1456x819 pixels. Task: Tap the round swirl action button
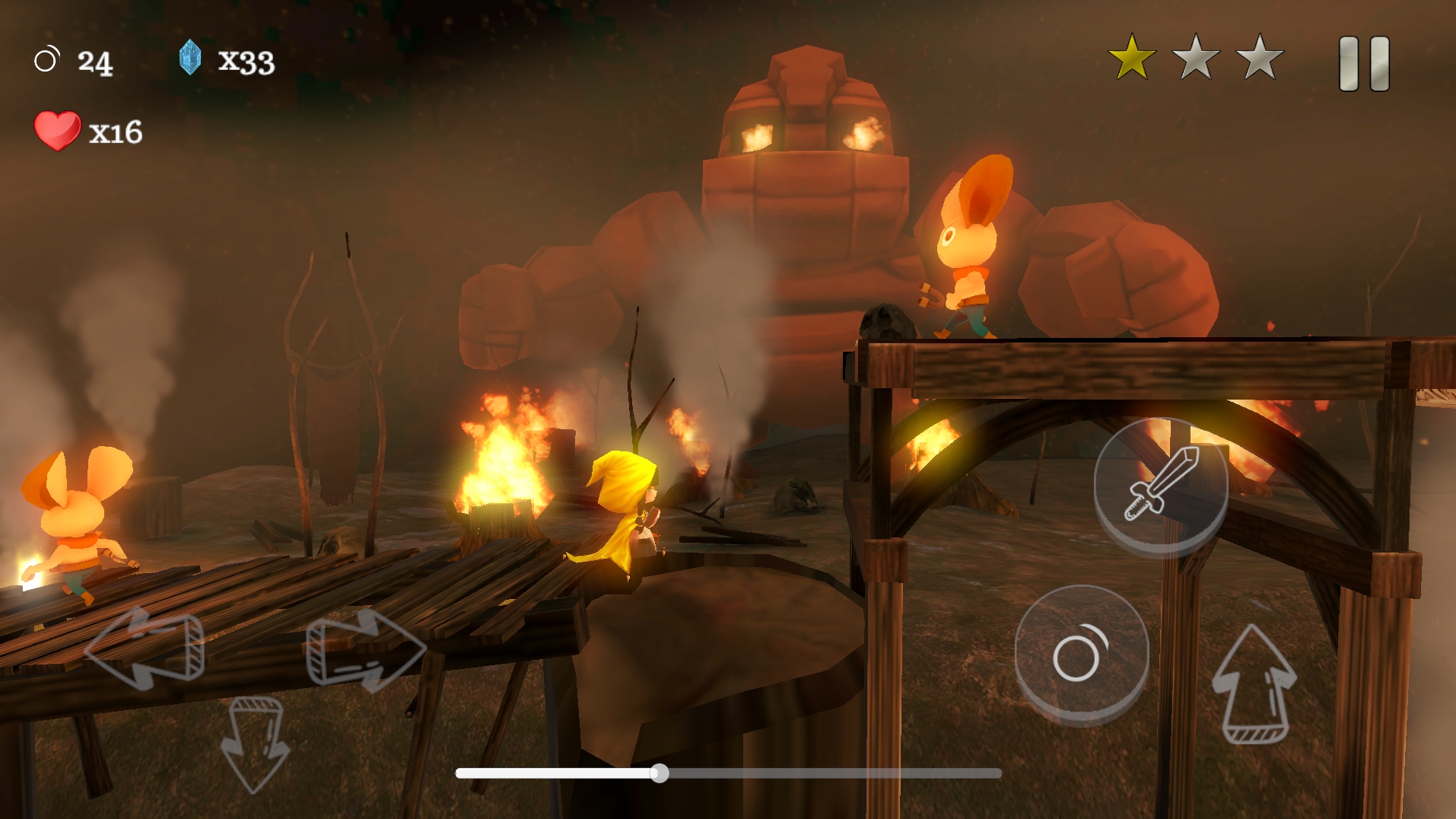(1081, 653)
